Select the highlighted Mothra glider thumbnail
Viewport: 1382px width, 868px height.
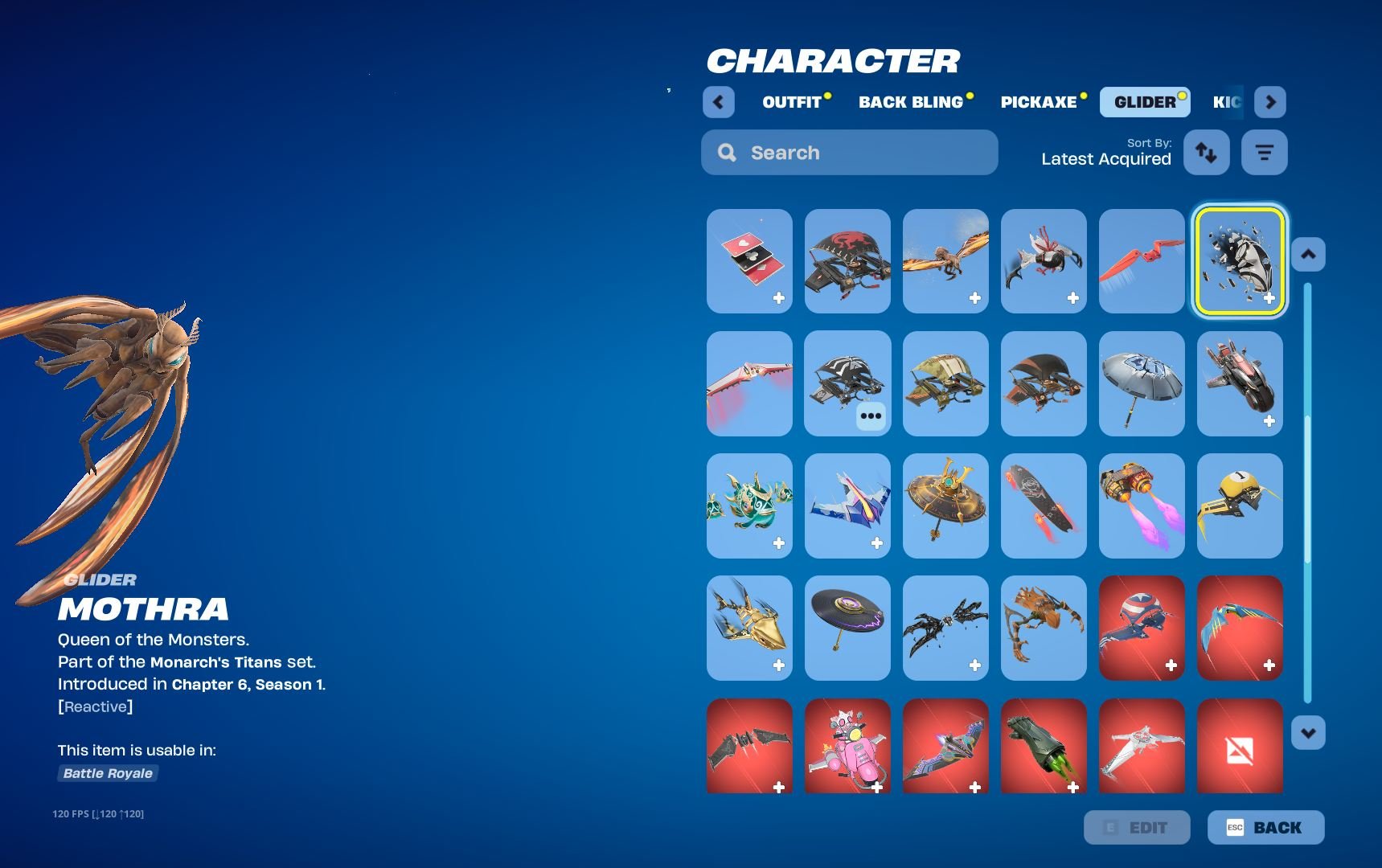(1239, 262)
